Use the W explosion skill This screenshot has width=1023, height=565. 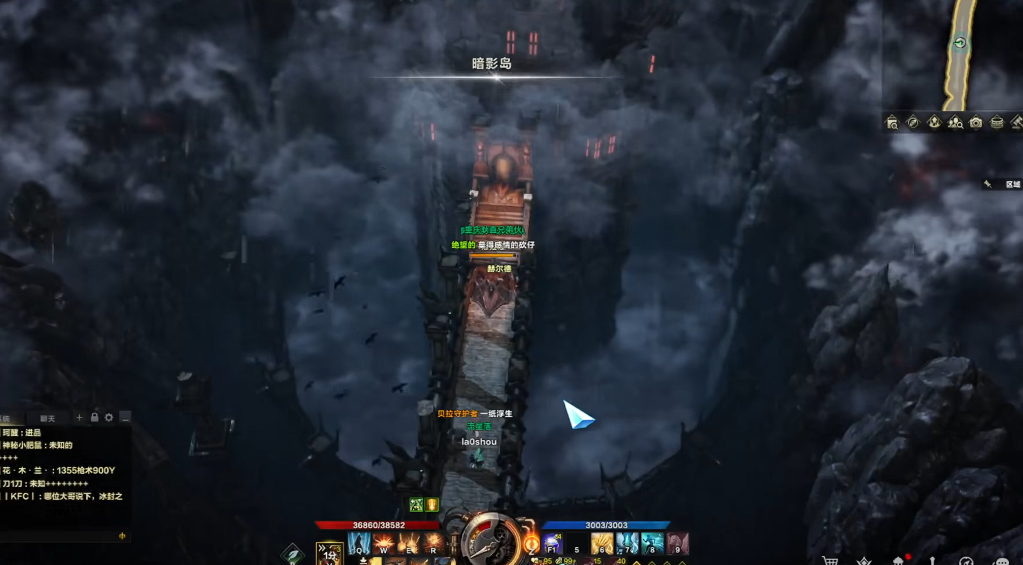point(384,543)
